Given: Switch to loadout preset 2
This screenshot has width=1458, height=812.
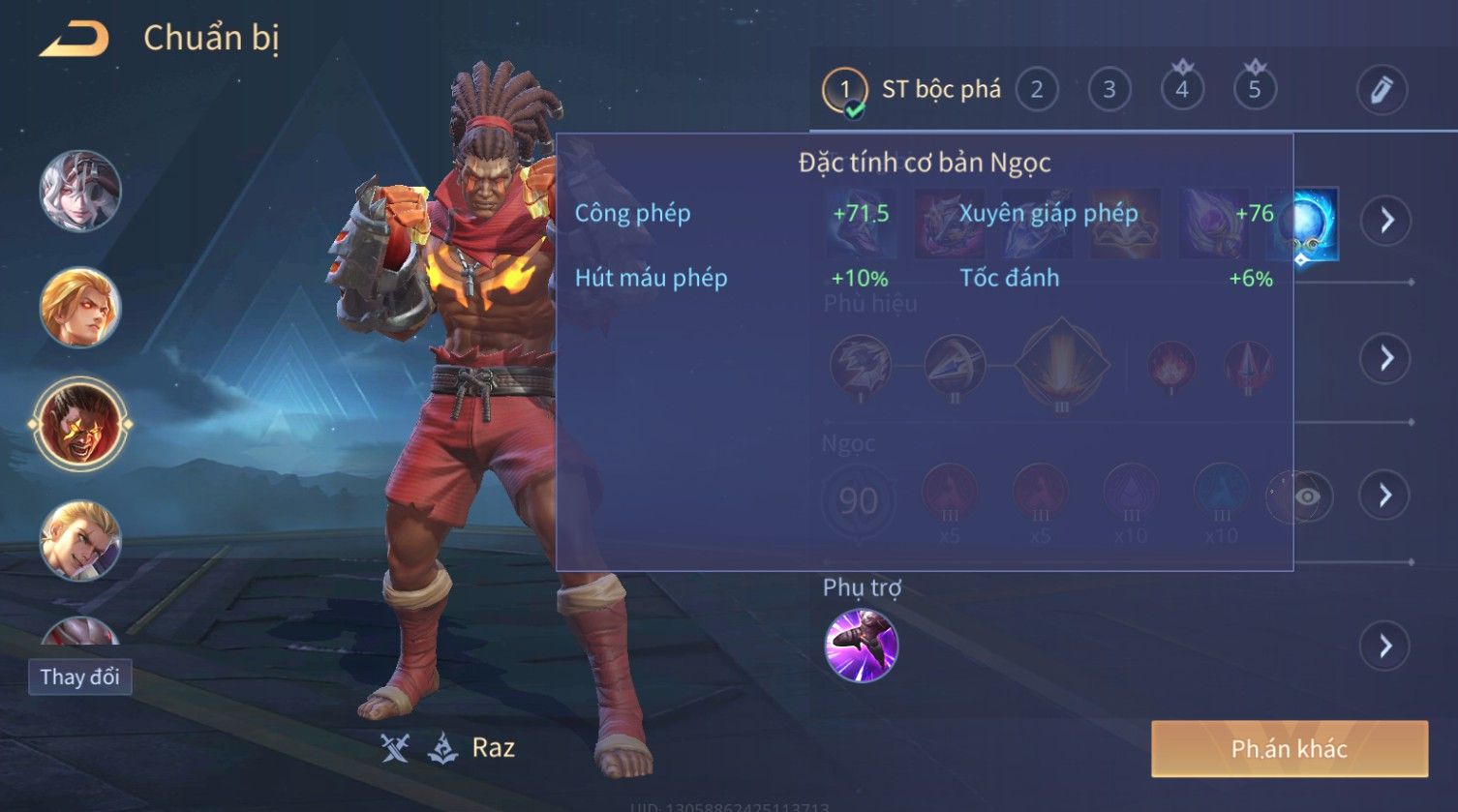Looking at the screenshot, I should coord(1037,90).
